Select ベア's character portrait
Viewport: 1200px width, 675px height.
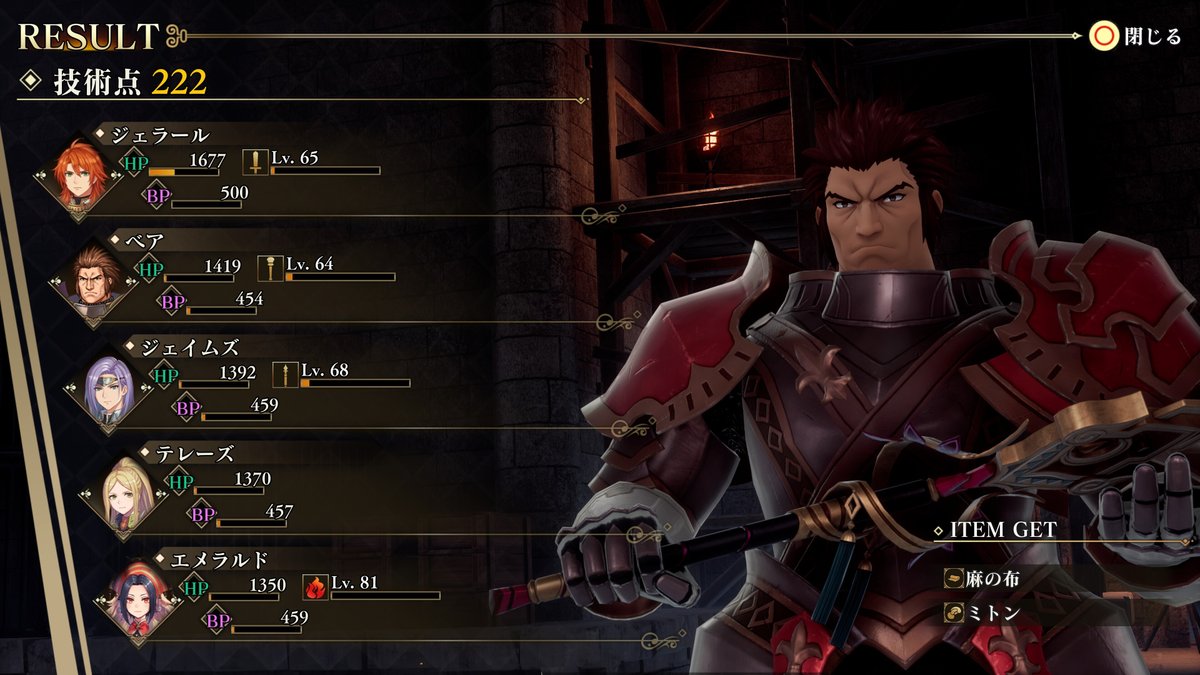point(97,283)
